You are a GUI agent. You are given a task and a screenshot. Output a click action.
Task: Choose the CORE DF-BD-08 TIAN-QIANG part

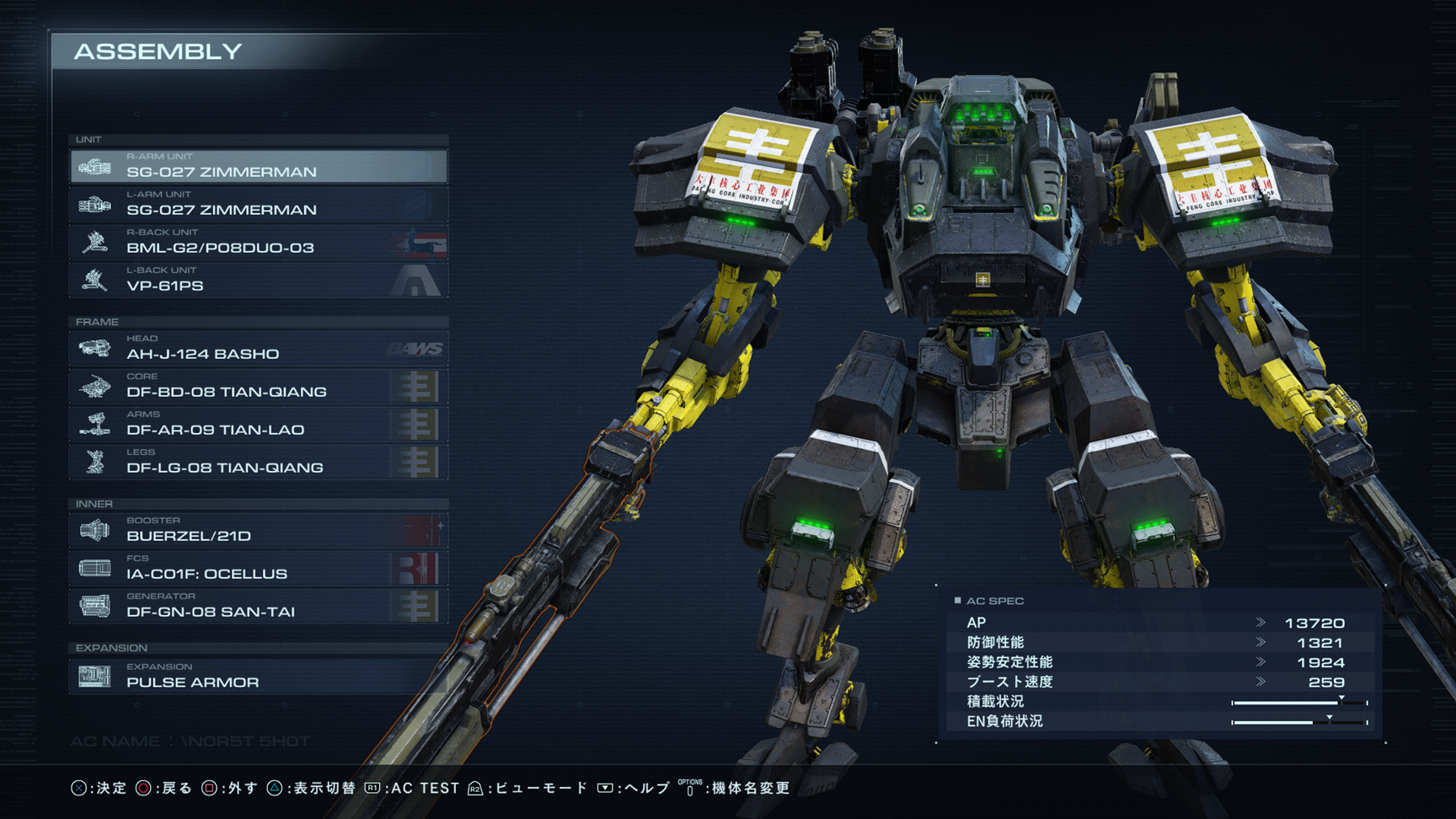point(258,386)
